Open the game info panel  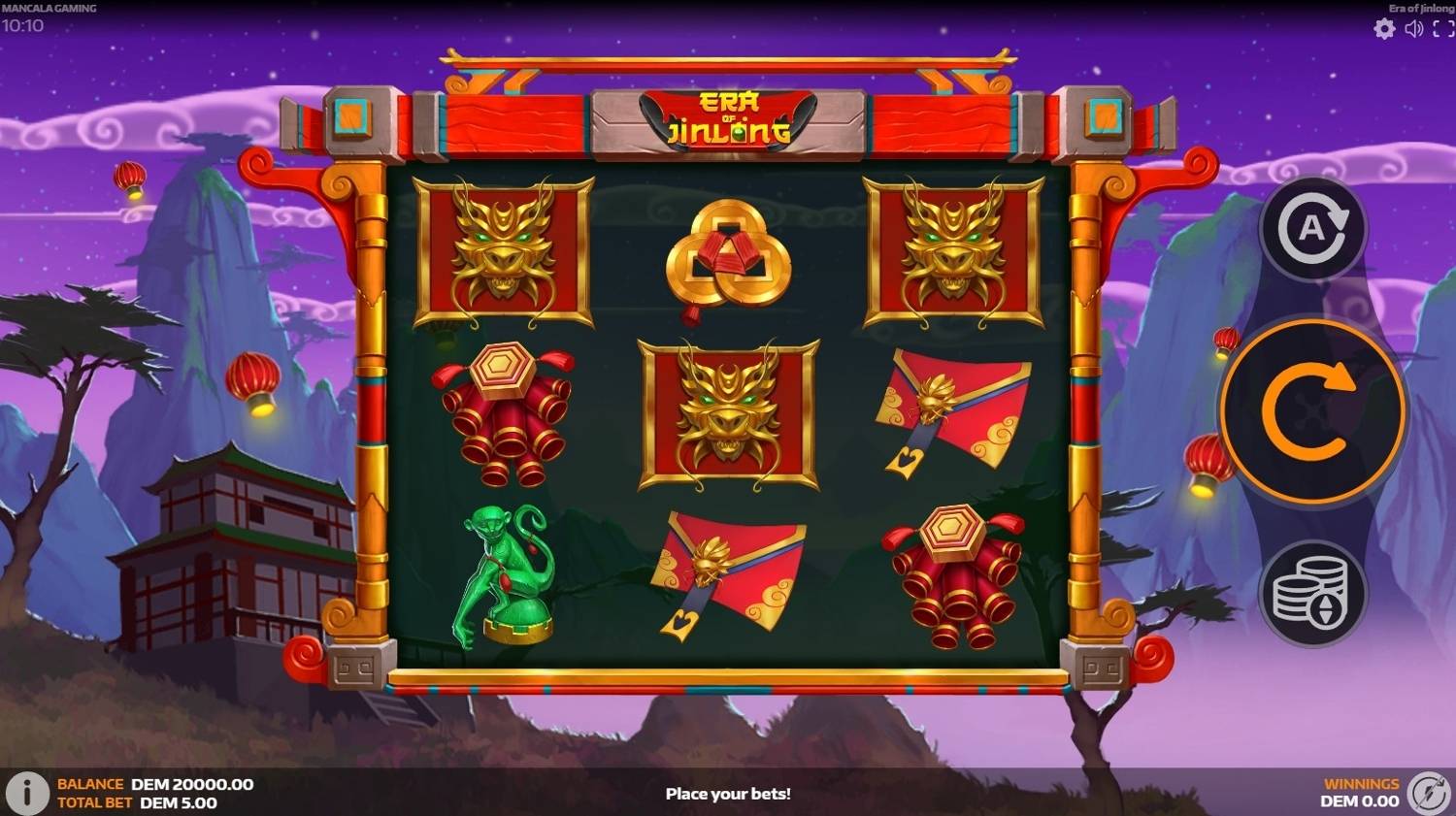27,793
